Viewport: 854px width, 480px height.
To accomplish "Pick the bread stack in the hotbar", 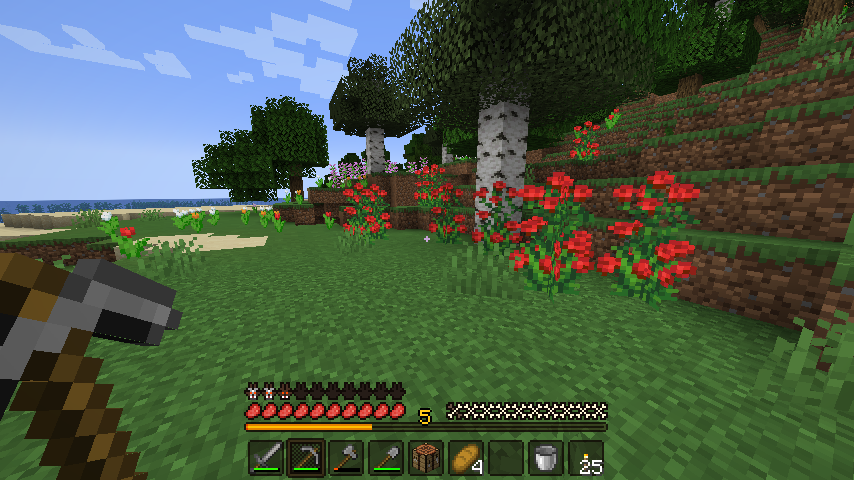I will pyautogui.click(x=466, y=458).
